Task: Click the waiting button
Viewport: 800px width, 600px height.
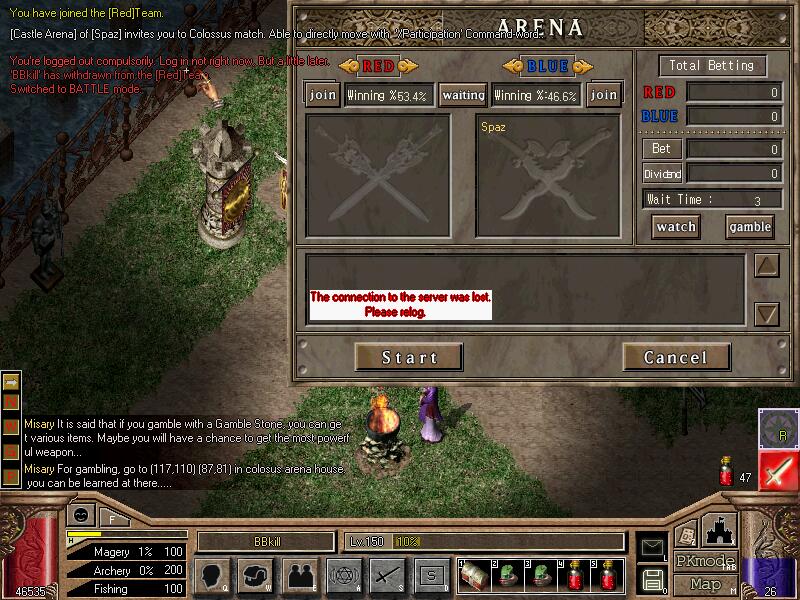Action: tap(463, 95)
